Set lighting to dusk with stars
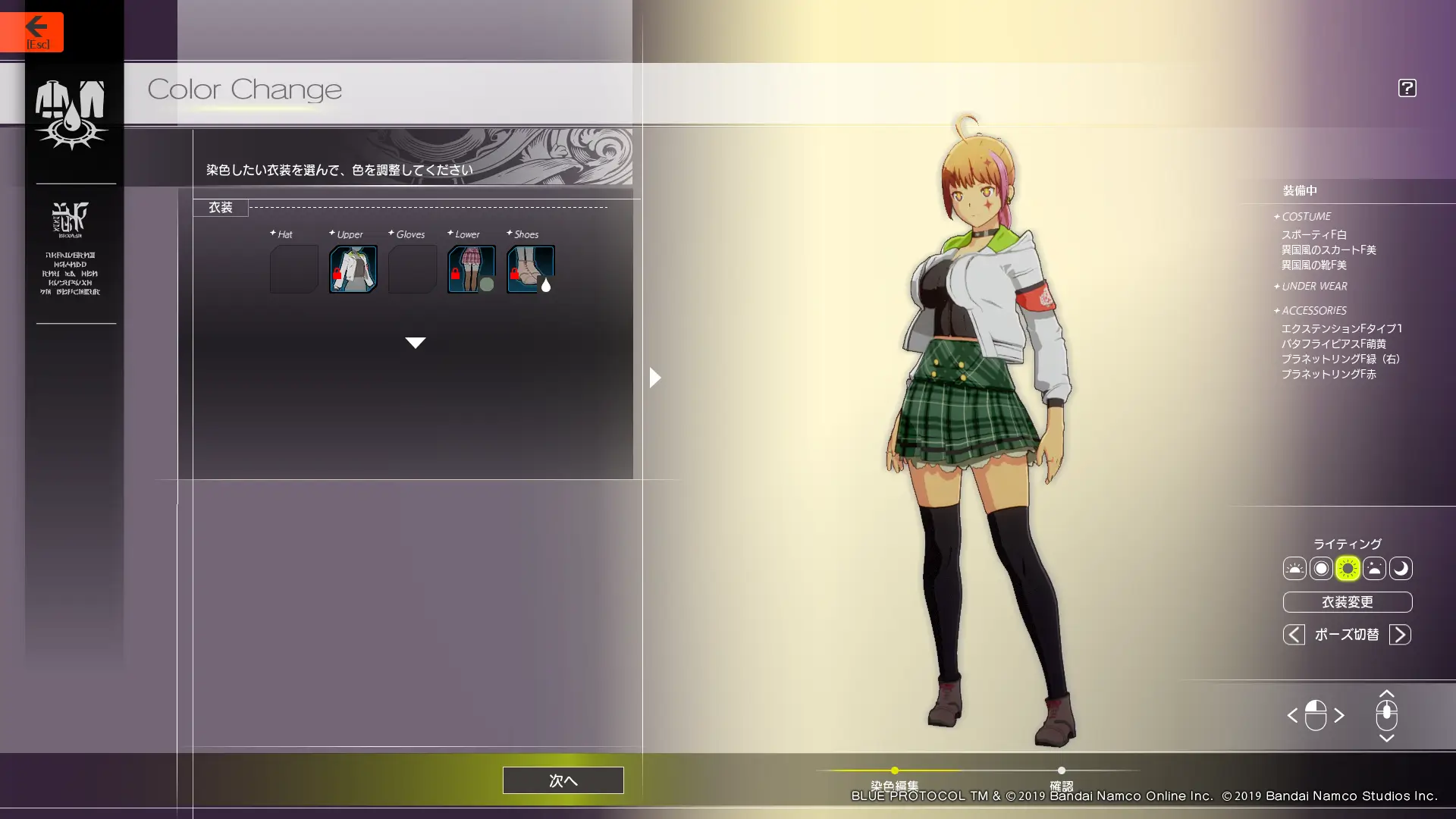 tap(1374, 569)
